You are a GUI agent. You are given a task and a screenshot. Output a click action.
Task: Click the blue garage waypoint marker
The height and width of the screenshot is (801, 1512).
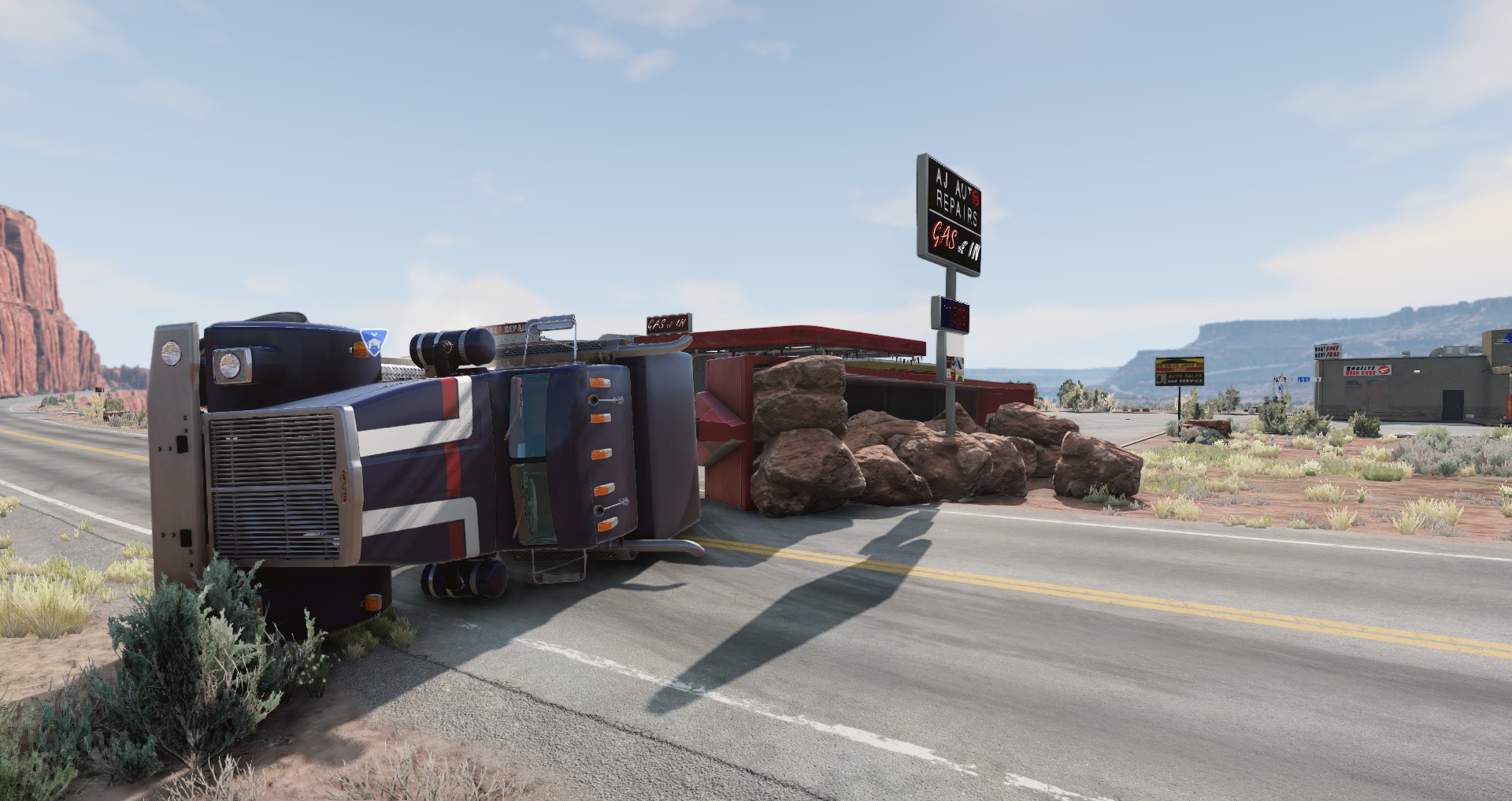click(x=373, y=343)
